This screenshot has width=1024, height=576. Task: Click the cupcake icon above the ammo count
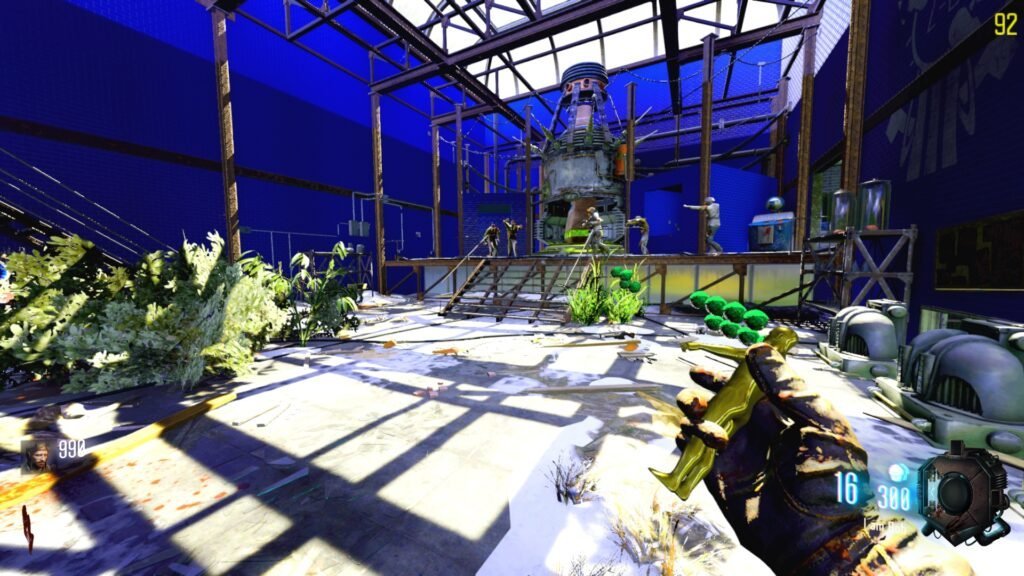click(897, 472)
